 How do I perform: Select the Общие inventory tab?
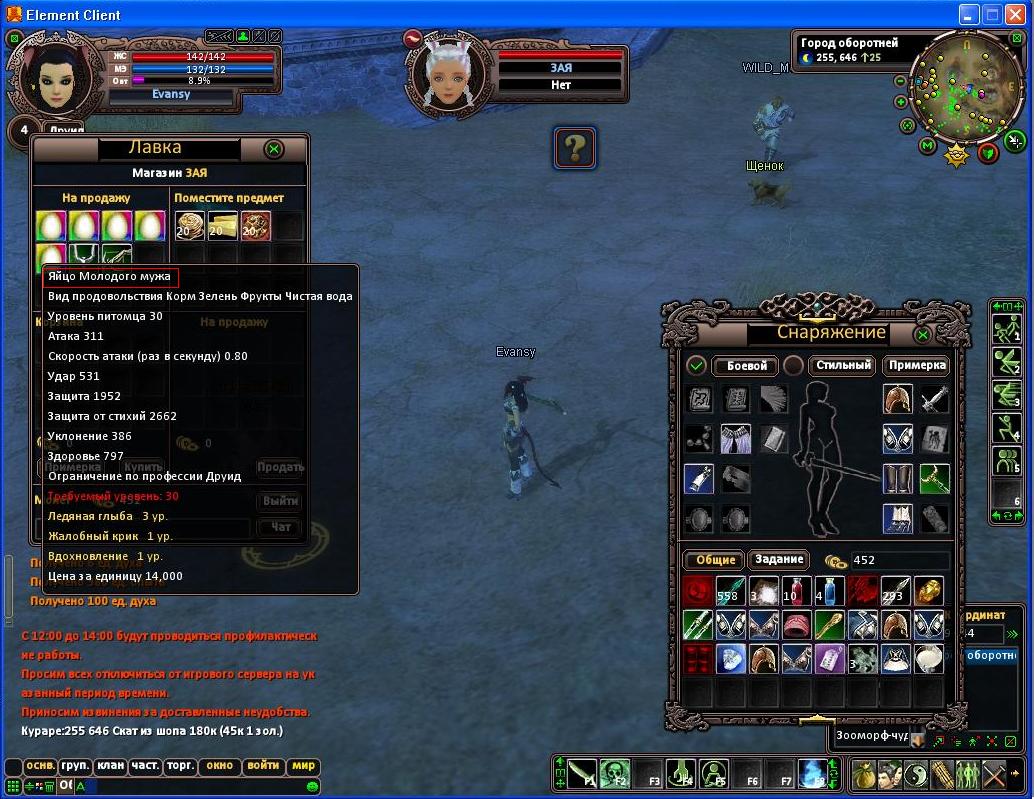(712, 560)
